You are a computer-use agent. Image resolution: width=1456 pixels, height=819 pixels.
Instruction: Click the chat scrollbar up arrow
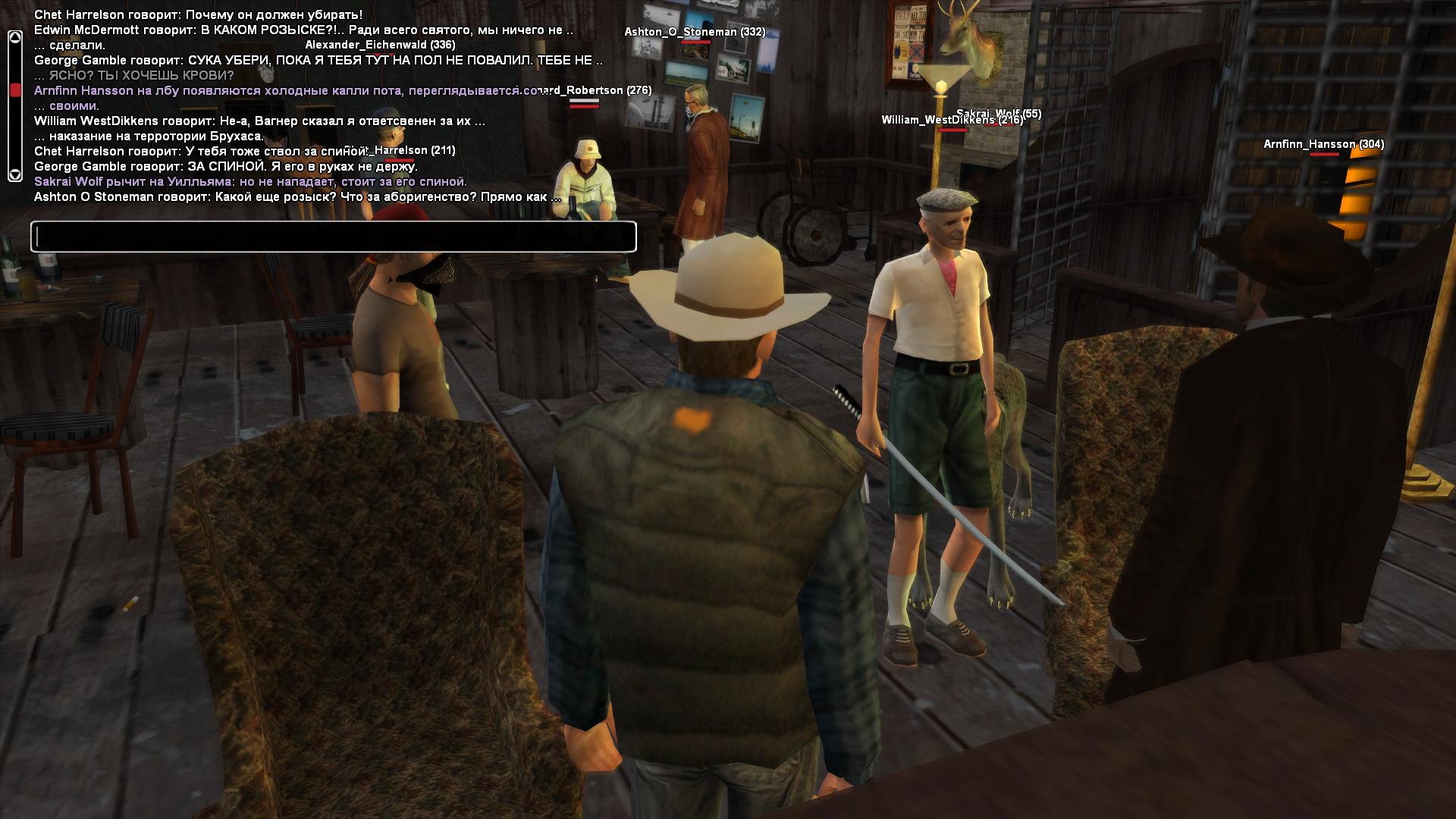pos(14,38)
